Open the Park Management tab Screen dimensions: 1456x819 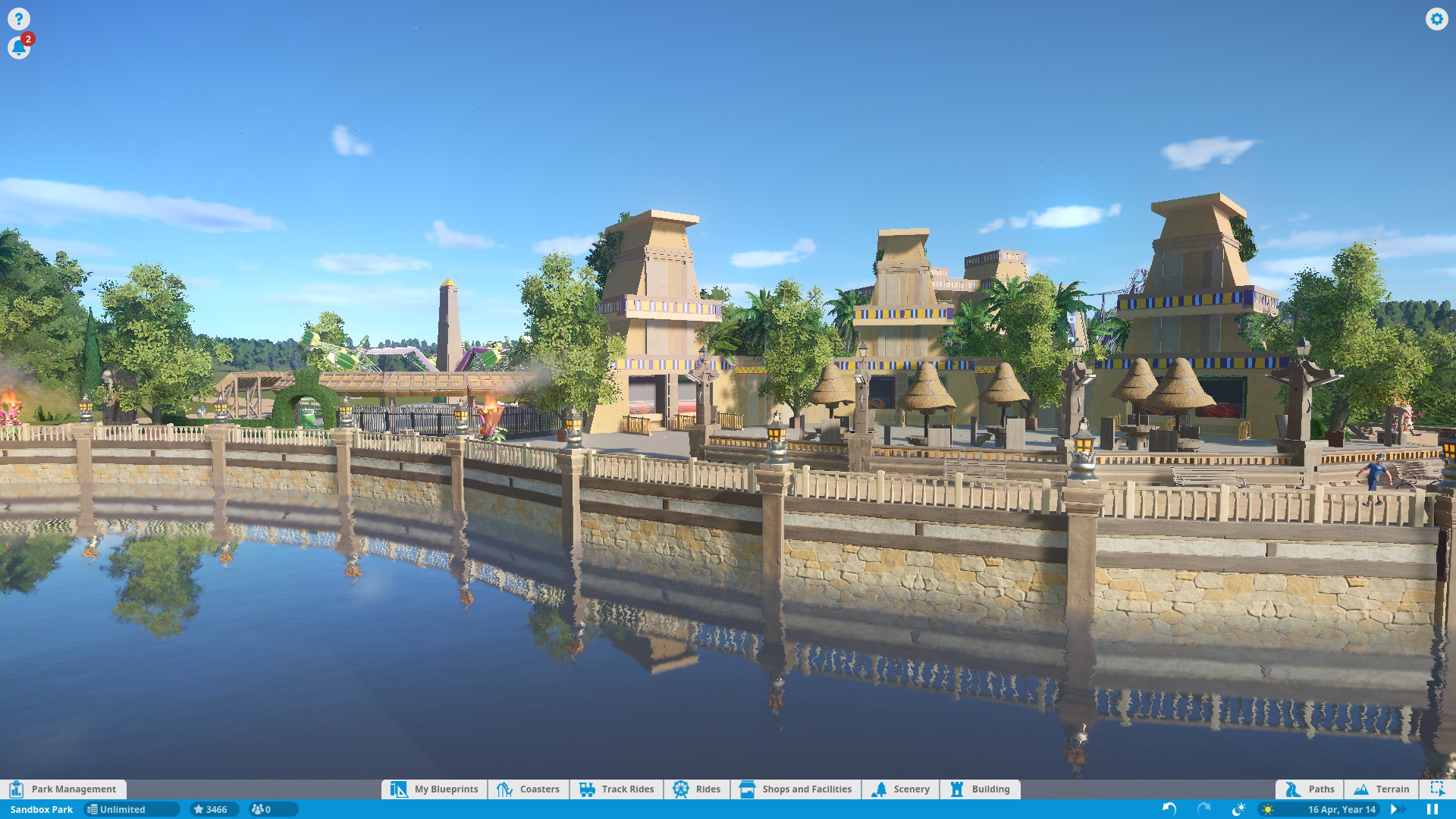[x=64, y=789]
